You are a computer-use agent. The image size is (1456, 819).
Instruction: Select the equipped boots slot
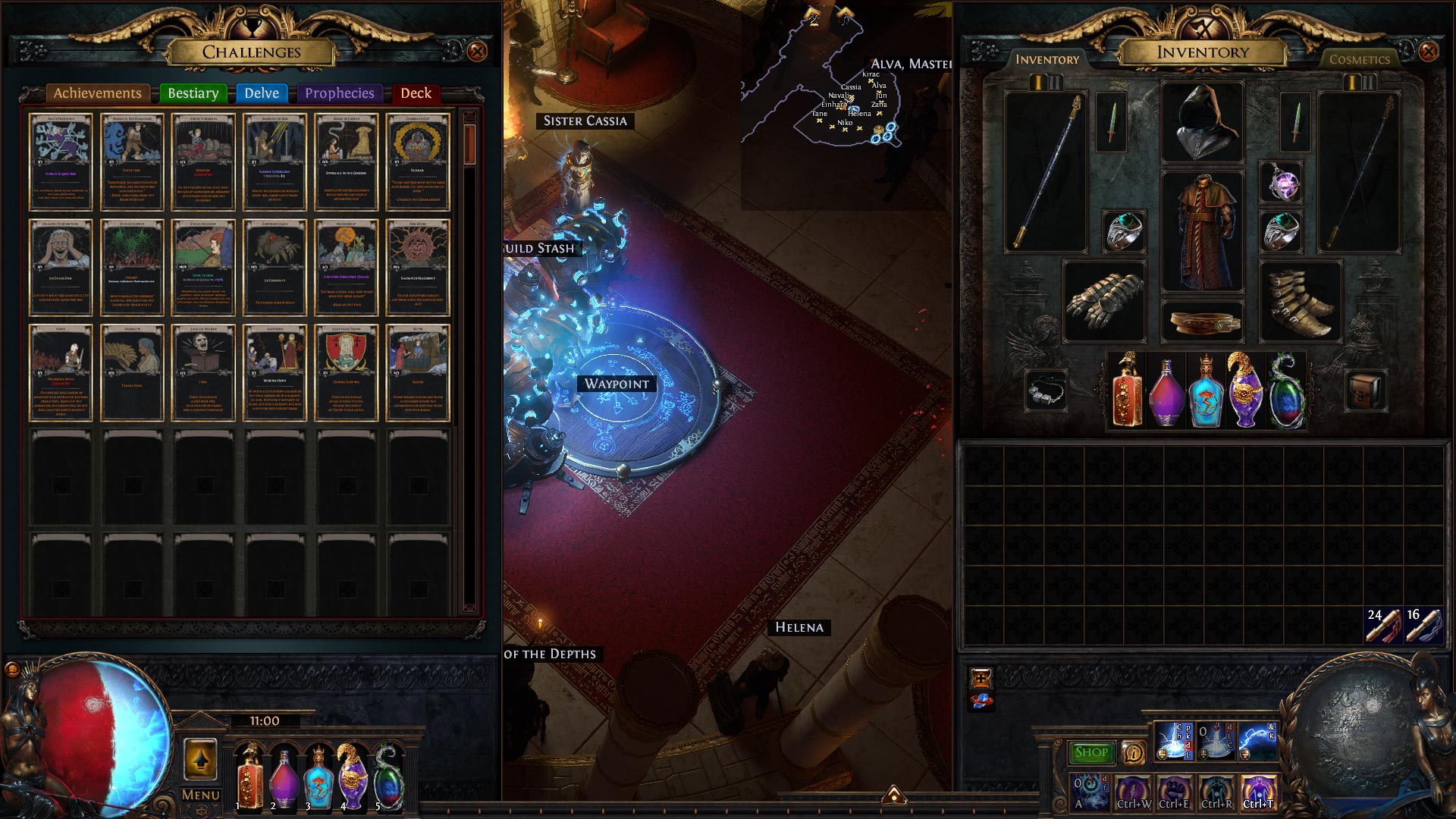point(1300,301)
